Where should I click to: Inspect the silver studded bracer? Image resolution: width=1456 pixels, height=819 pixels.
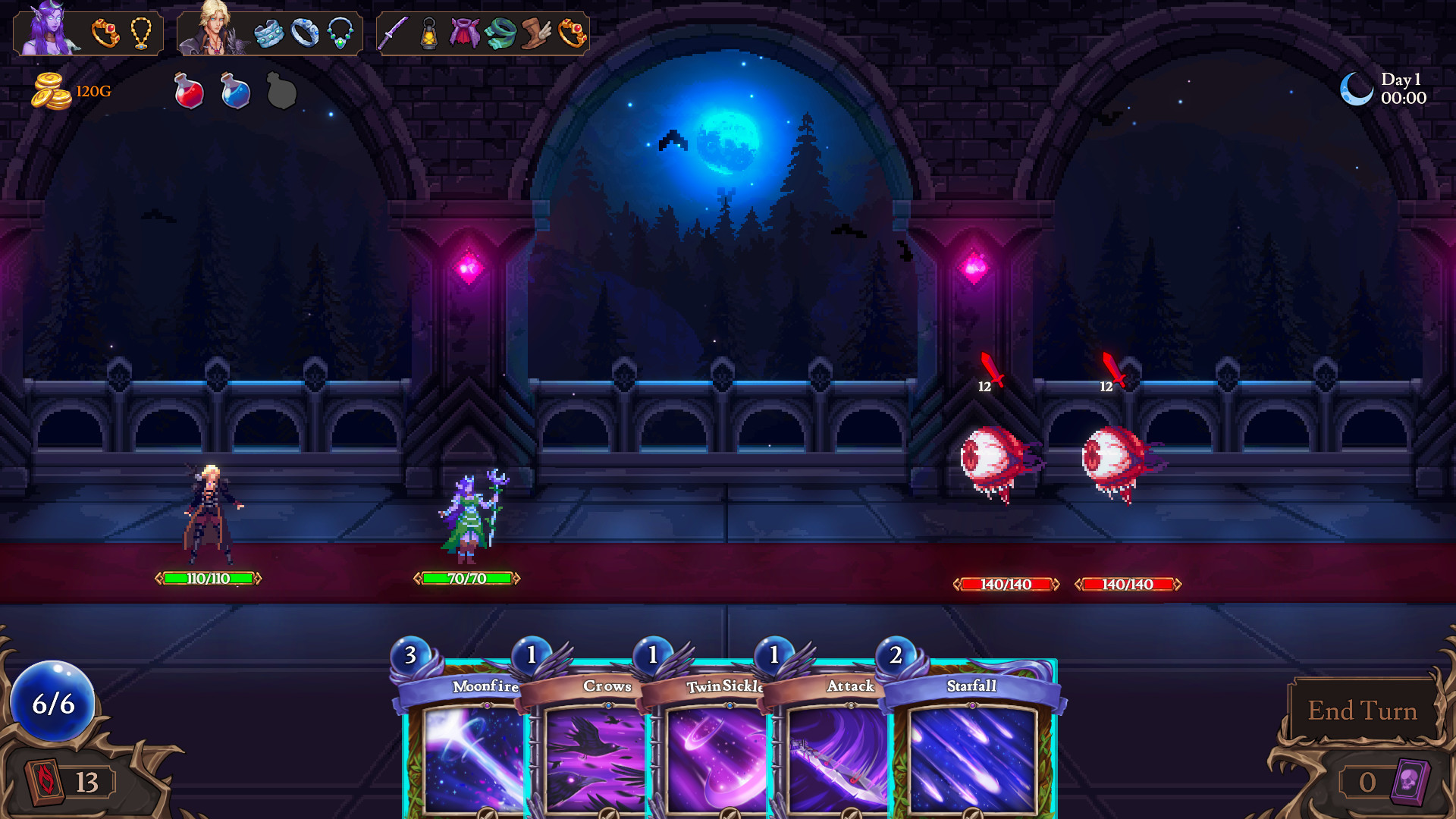click(x=268, y=33)
